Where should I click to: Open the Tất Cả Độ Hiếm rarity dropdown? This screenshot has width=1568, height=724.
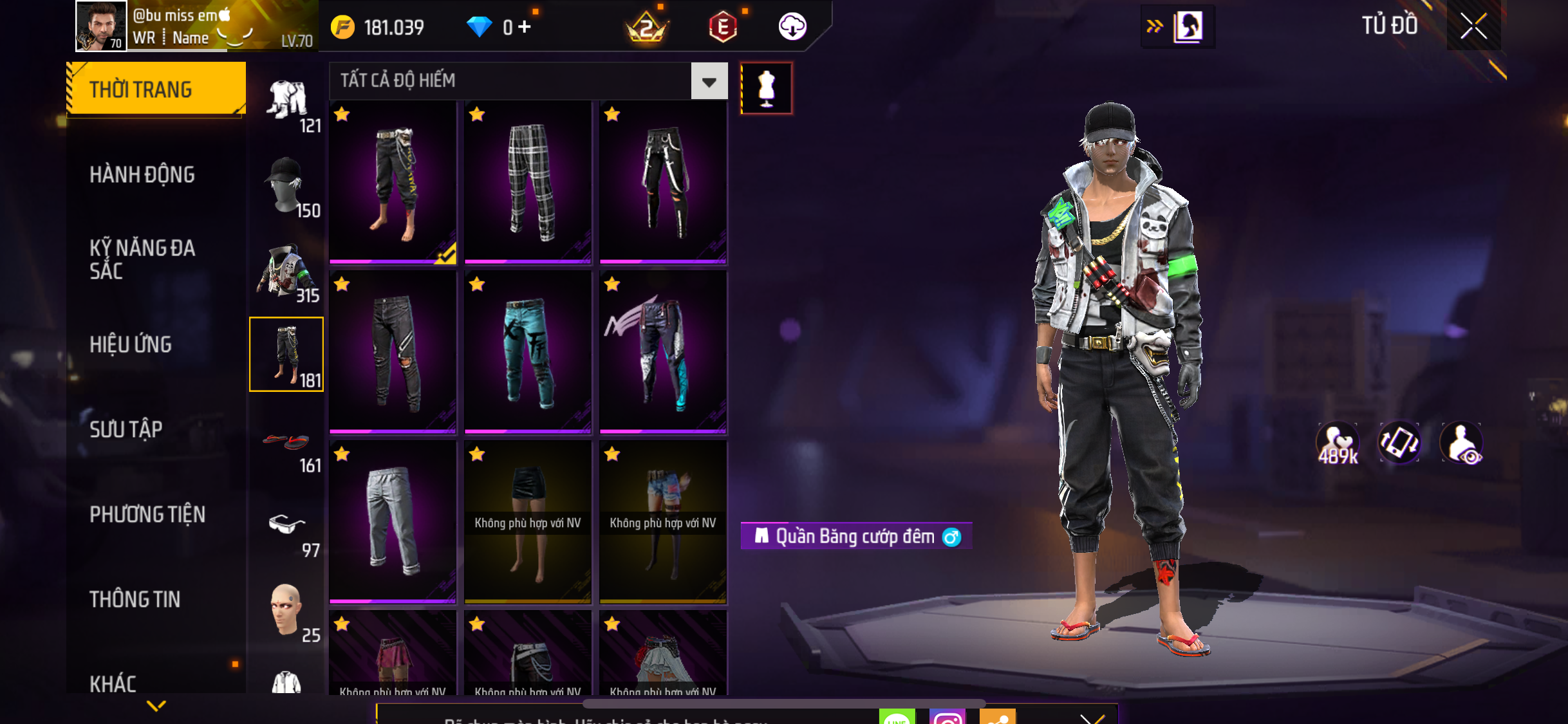tap(709, 82)
